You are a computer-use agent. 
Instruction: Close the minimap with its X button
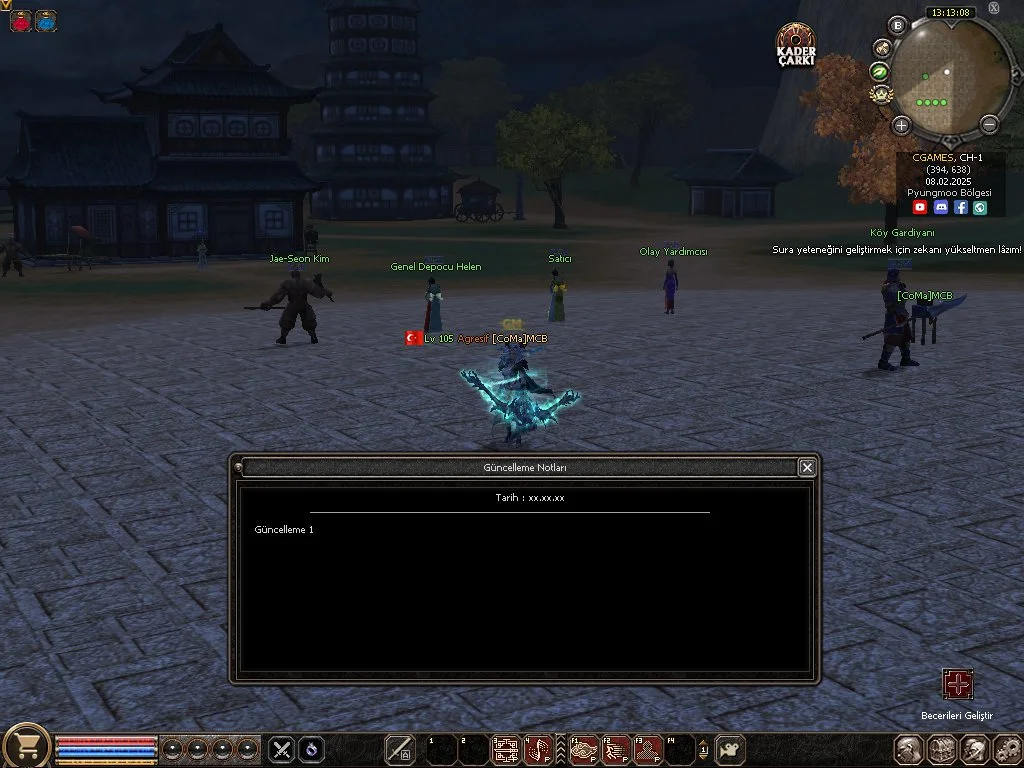coord(994,8)
